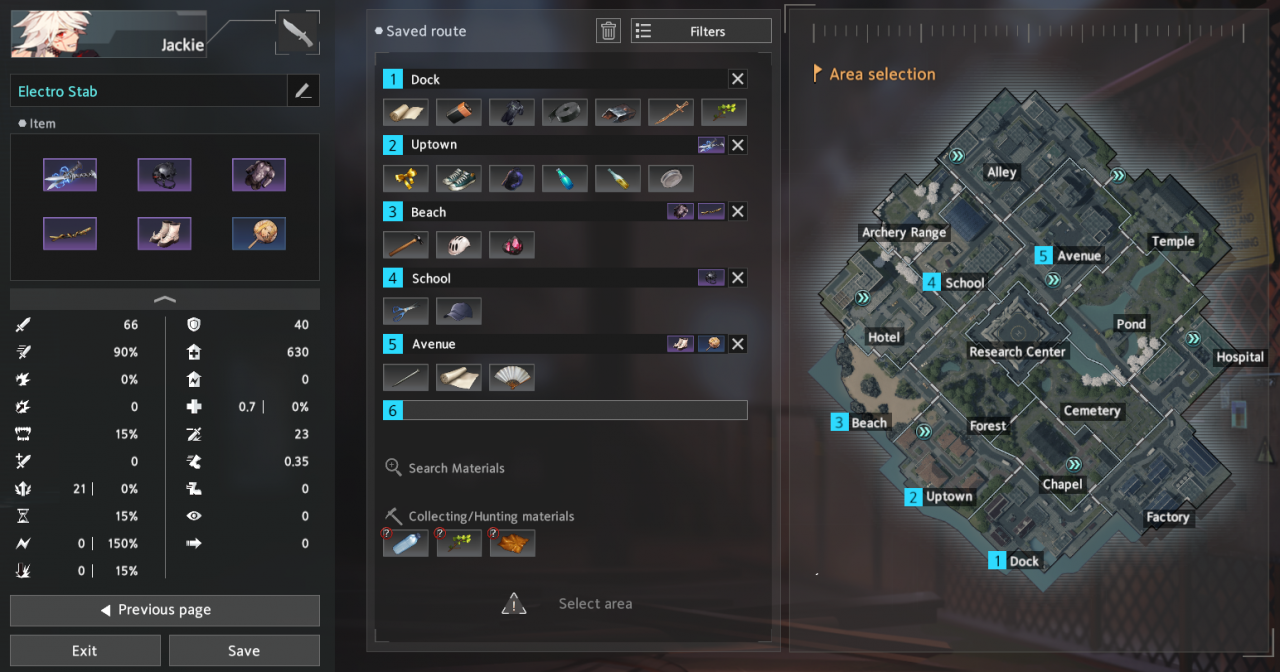
Task: Save the route with the Save button
Action: 244,650
